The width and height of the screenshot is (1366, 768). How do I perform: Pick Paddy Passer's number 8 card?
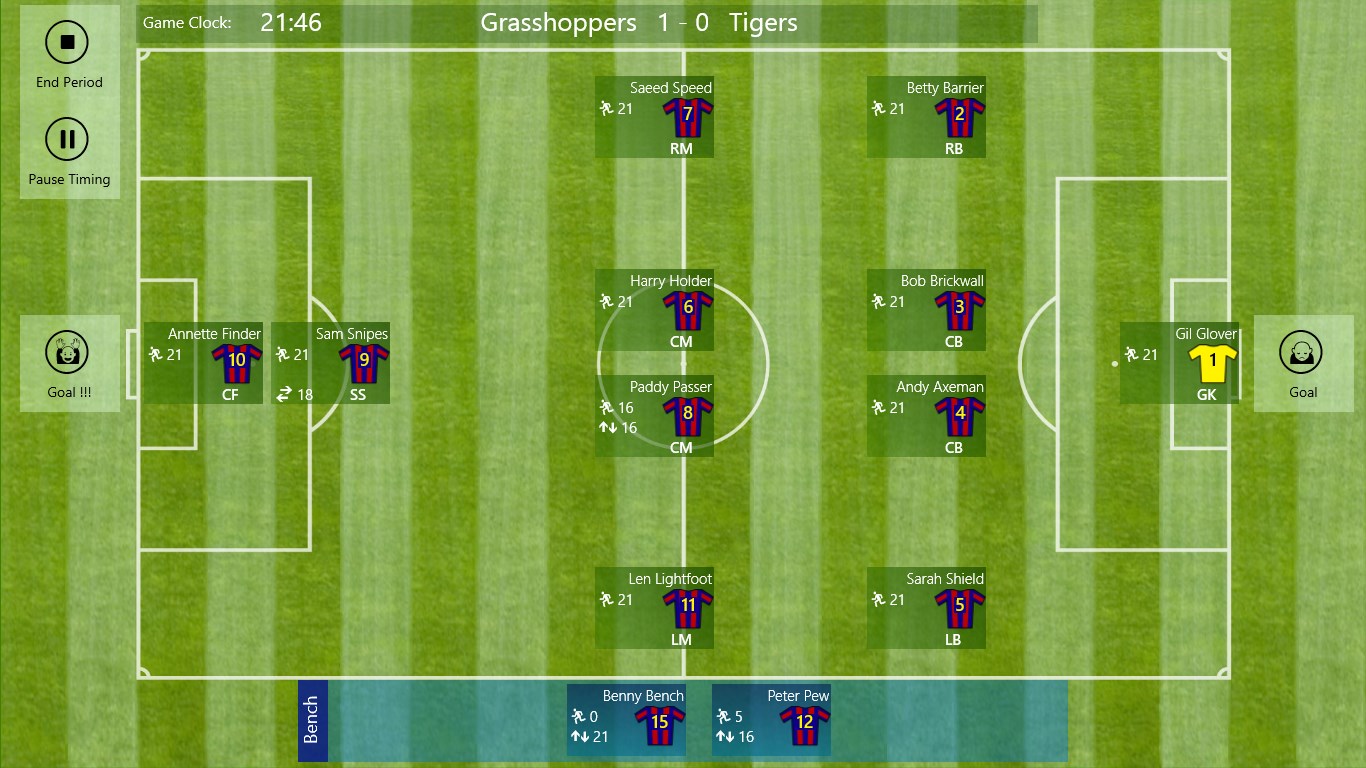click(x=655, y=416)
